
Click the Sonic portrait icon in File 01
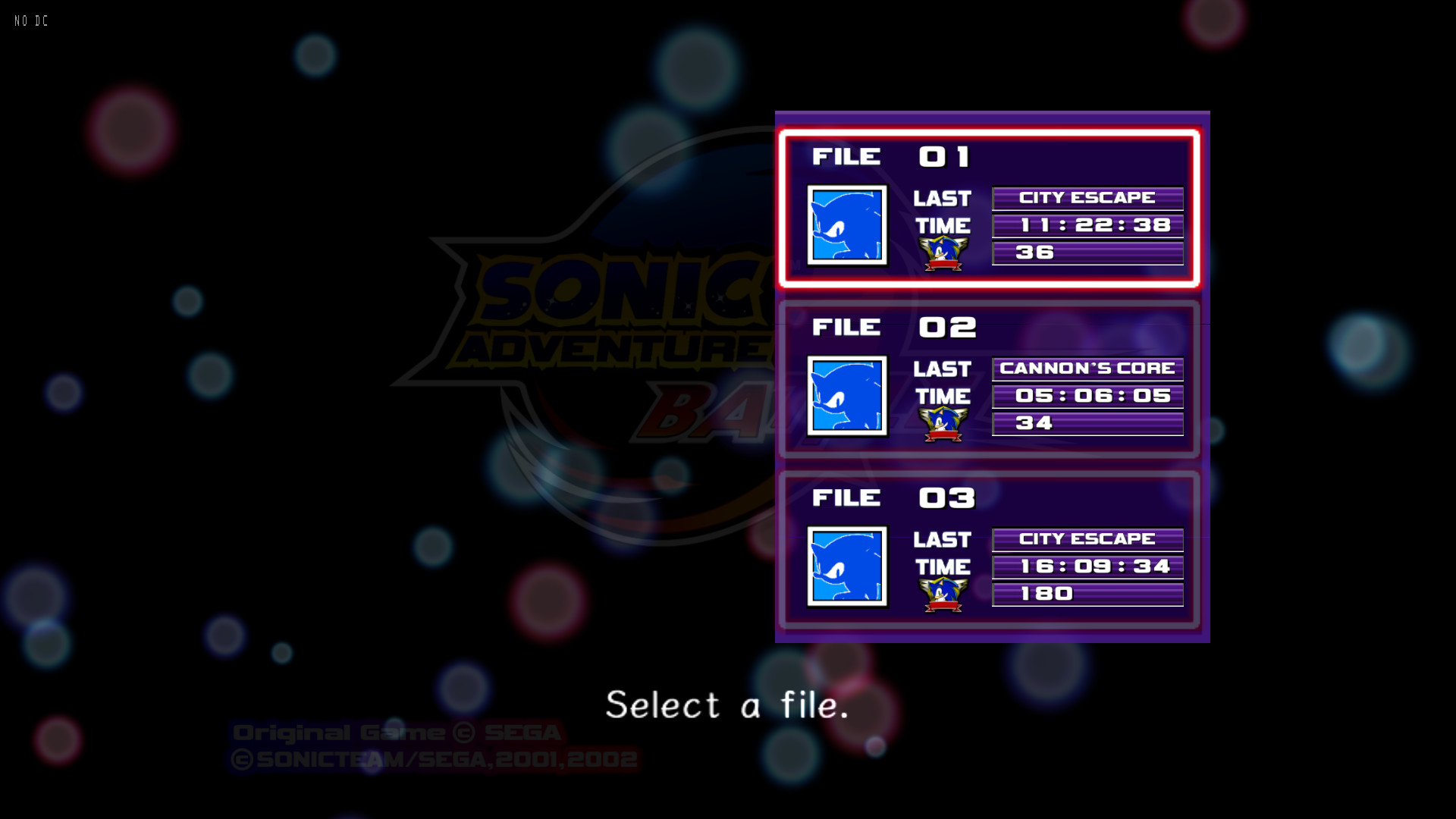[847, 225]
